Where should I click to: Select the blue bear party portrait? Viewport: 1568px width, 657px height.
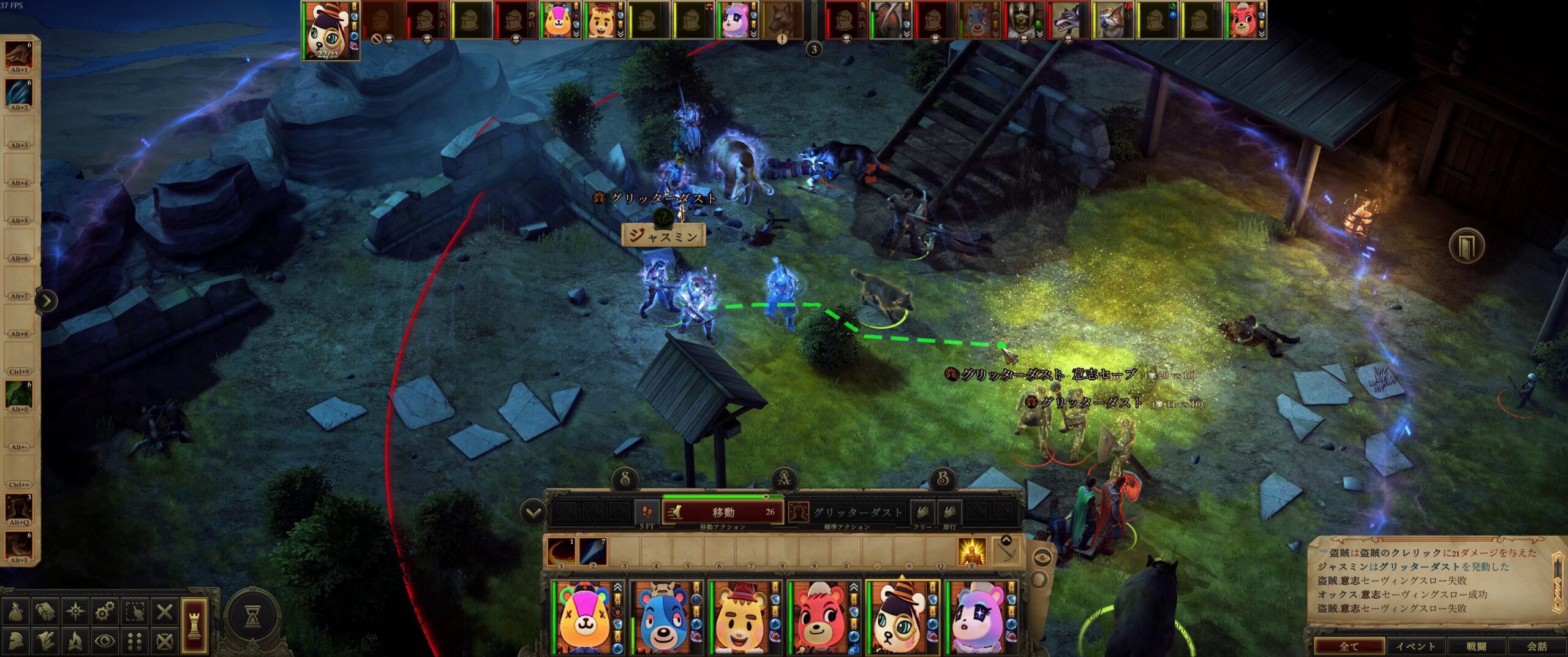(x=661, y=618)
